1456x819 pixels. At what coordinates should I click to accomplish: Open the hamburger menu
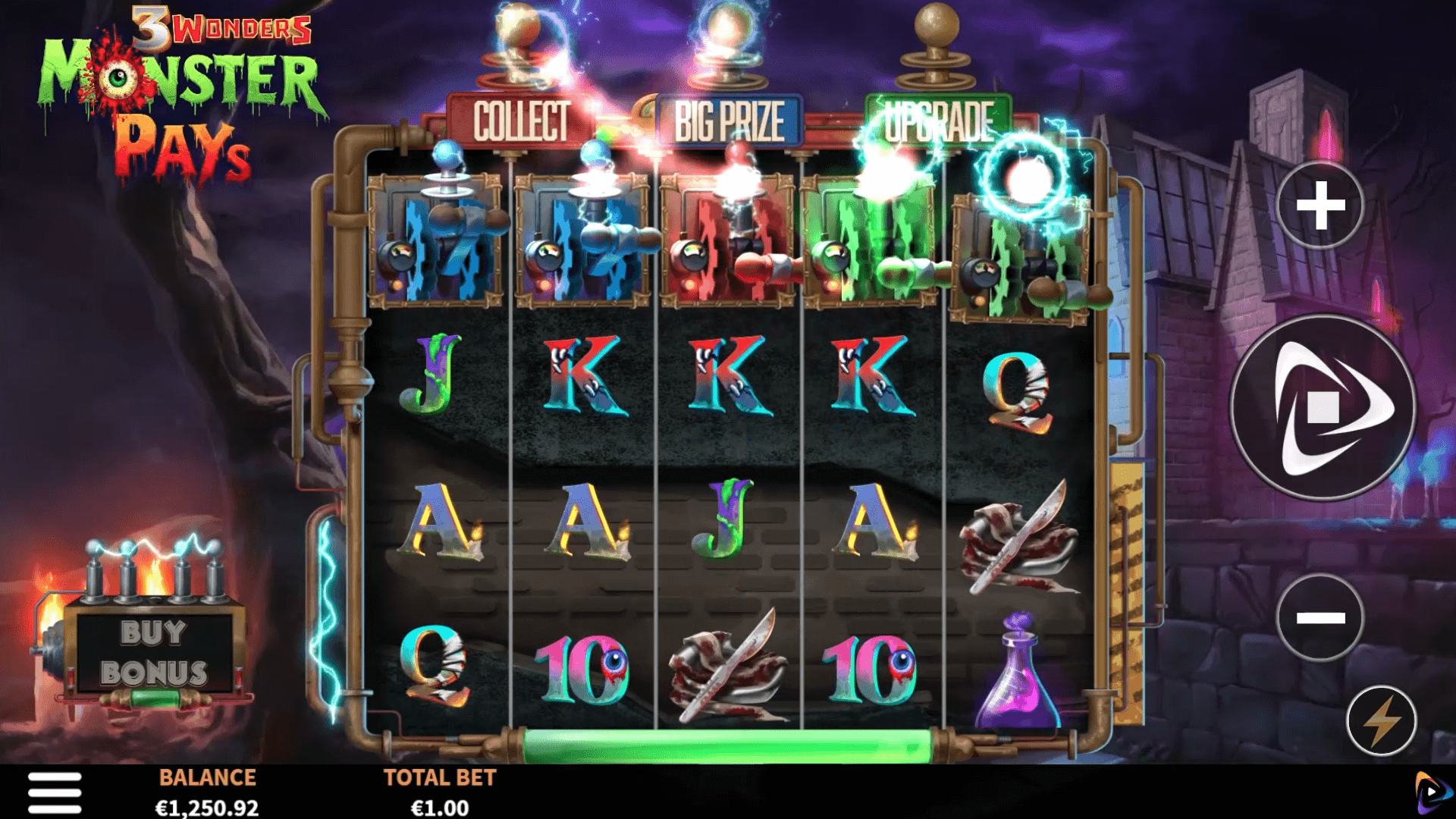(x=55, y=792)
